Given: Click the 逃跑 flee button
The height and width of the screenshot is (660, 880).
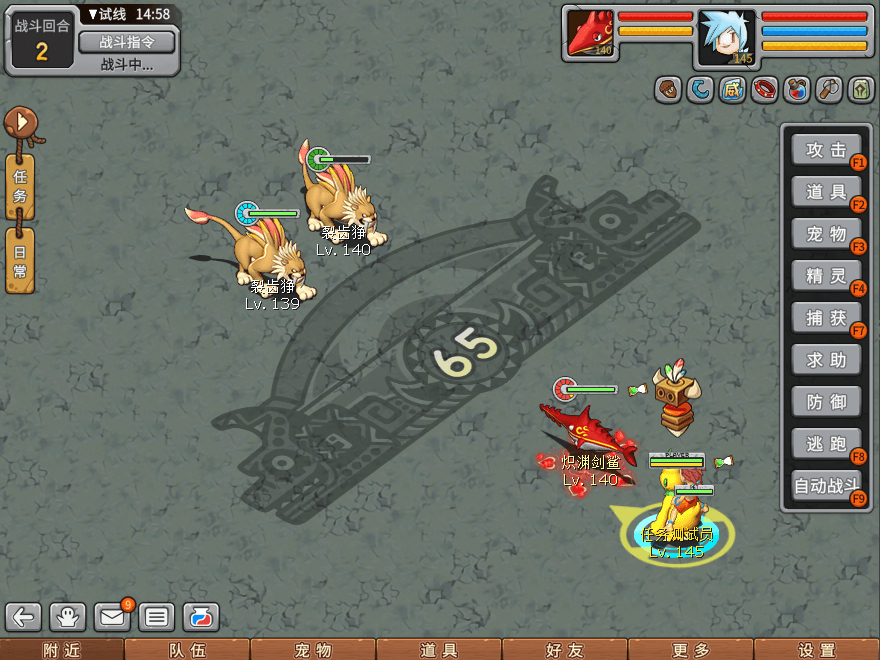Looking at the screenshot, I should [x=826, y=444].
